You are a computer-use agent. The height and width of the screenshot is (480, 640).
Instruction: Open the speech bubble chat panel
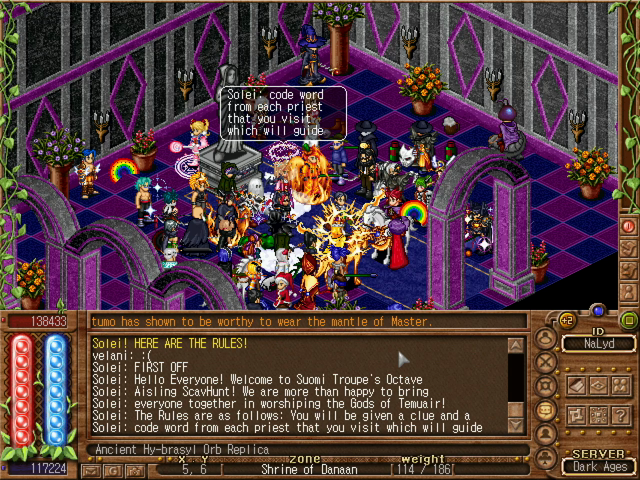[x=546, y=410]
